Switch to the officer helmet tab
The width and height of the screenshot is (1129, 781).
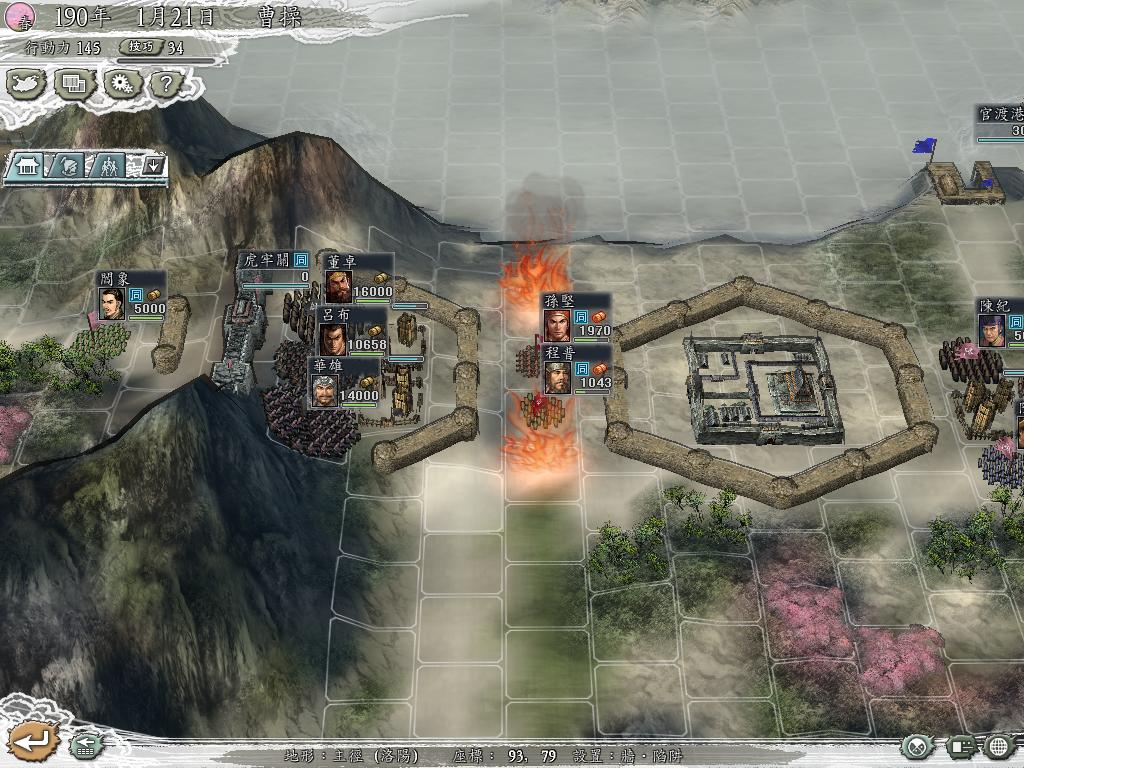click(69, 166)
